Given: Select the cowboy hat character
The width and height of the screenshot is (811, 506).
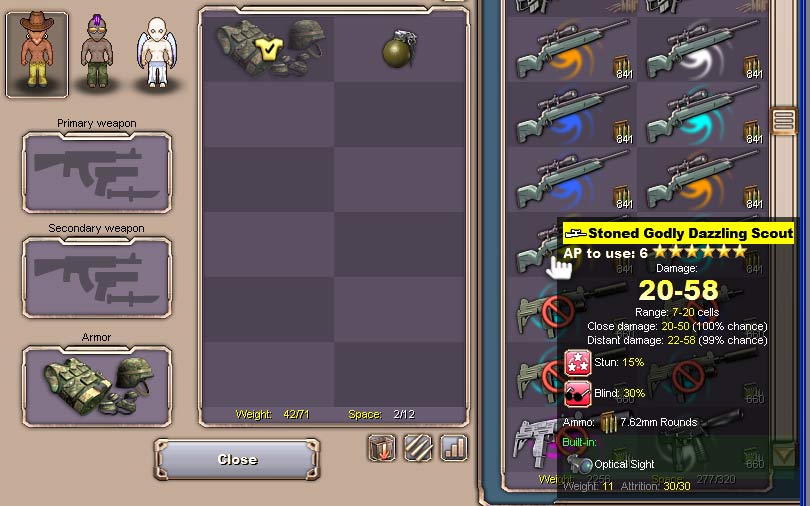Looking at the screenshot, I should pyautogui.click(x=37, y=53).
